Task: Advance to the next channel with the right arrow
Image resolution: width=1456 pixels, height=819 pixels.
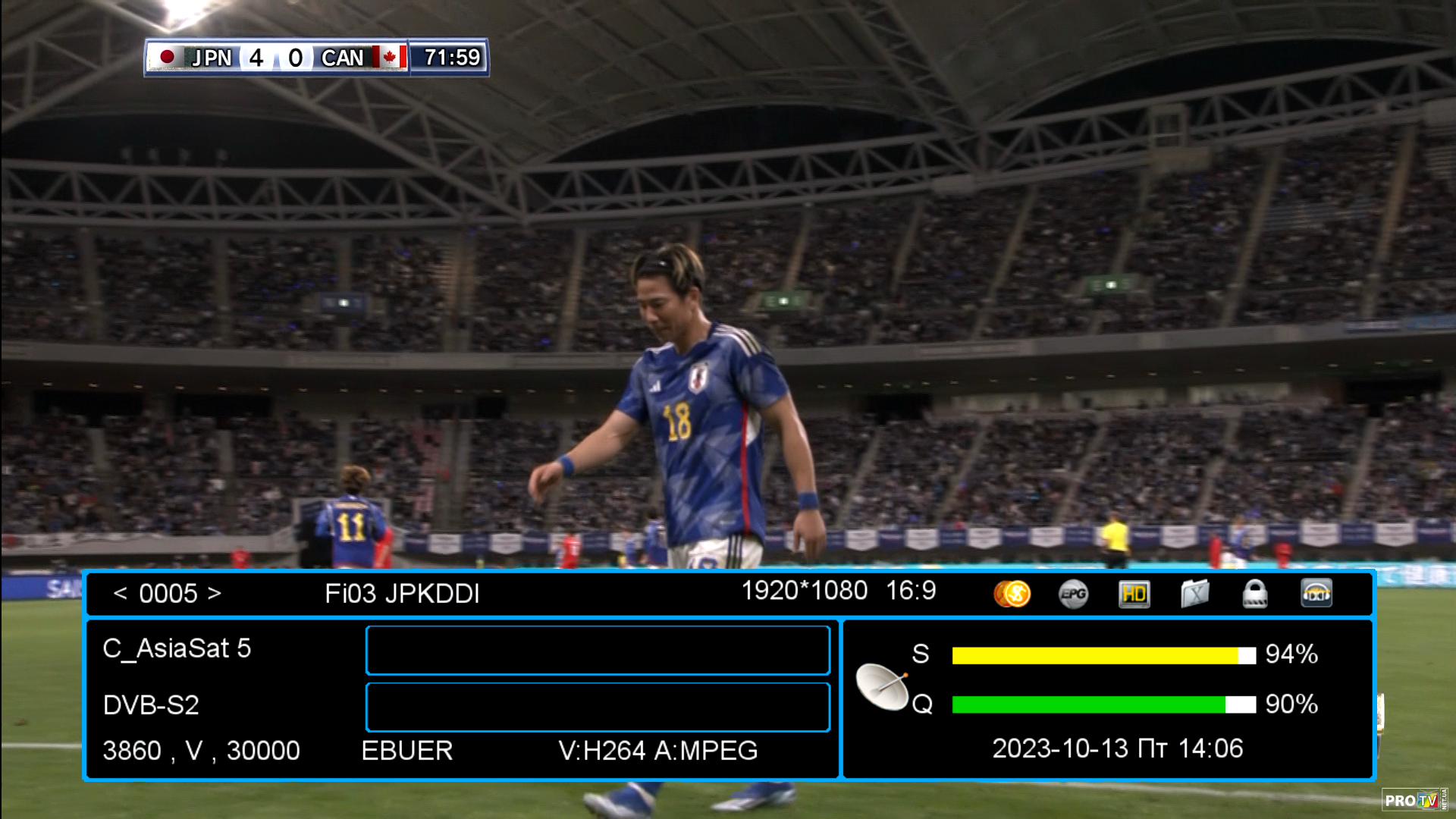Action: [215, 593]
